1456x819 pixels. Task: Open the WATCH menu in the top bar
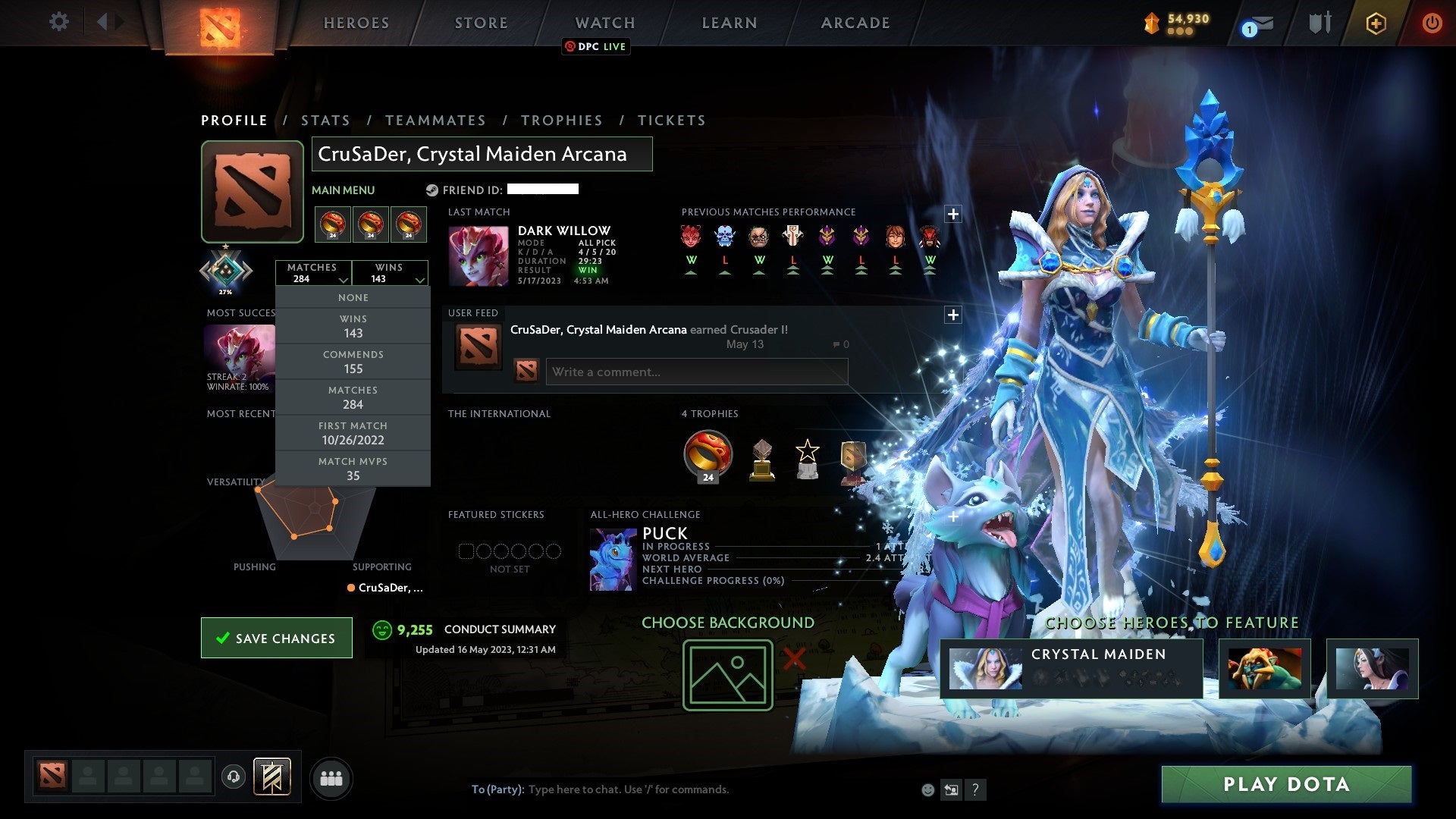tap(604, 23)
